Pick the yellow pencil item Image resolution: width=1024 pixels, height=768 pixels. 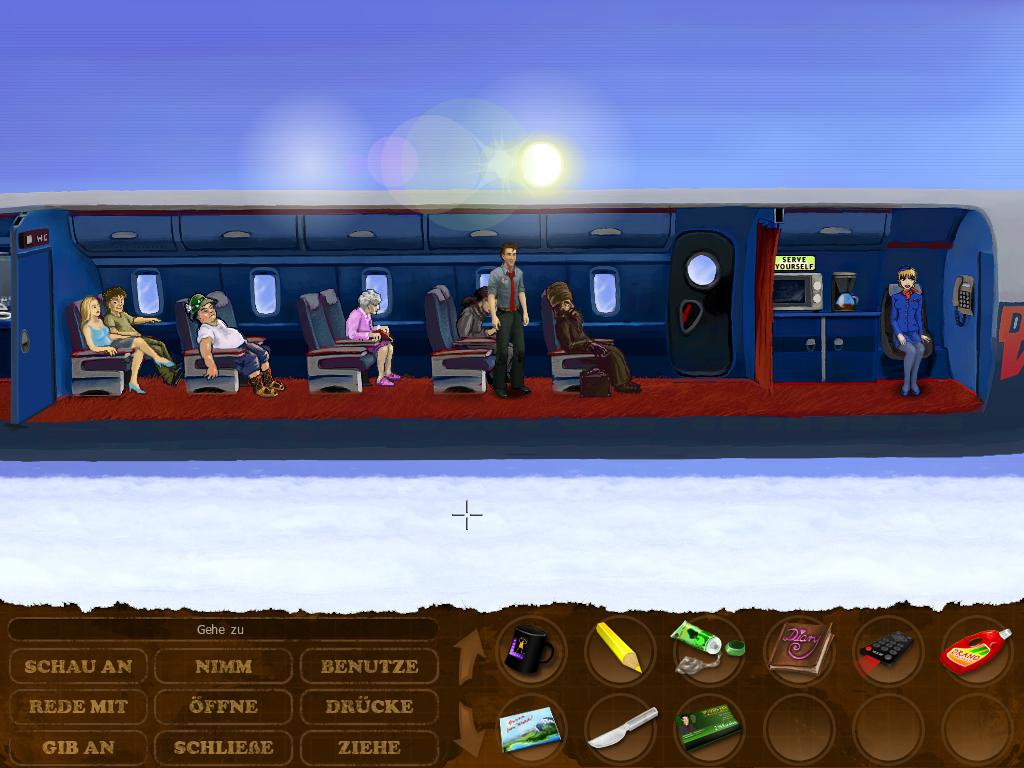pos(617,647)
